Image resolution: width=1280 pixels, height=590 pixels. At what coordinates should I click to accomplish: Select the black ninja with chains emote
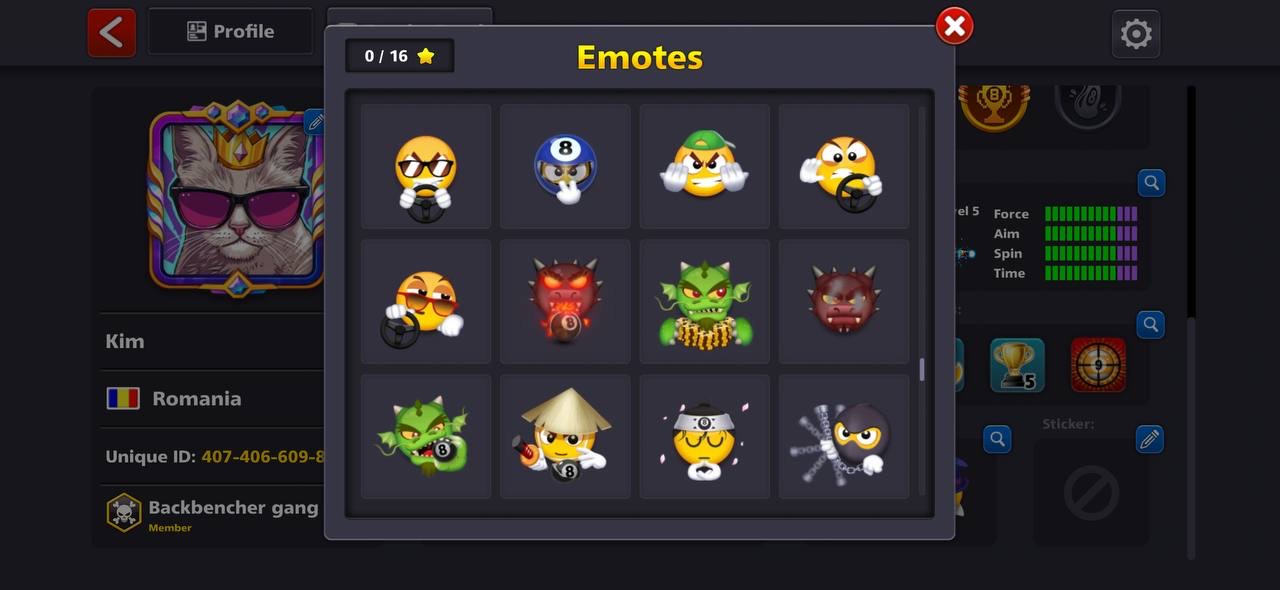(x=844, y=437)
